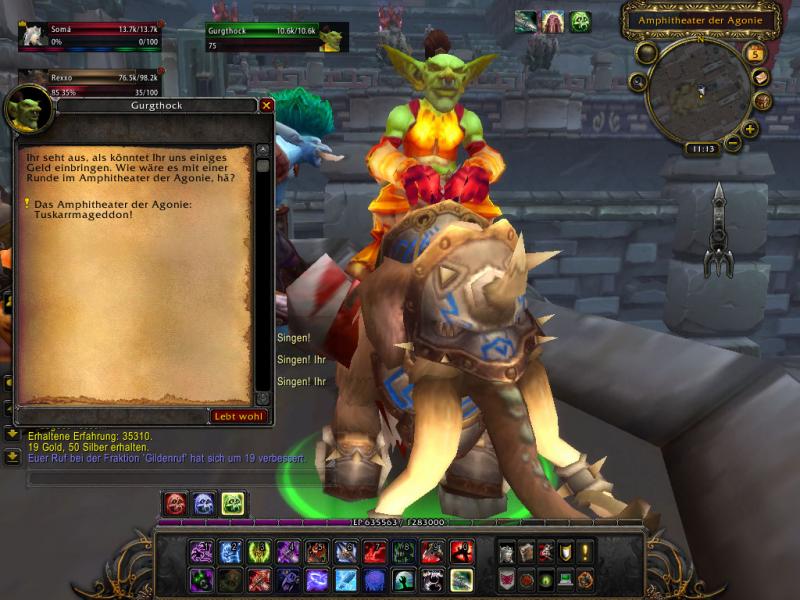Image resolution: width=800 pixels, height=600 pixels.
Task: Close the Gurgthock dialogue window
Action: click(266, 105)
